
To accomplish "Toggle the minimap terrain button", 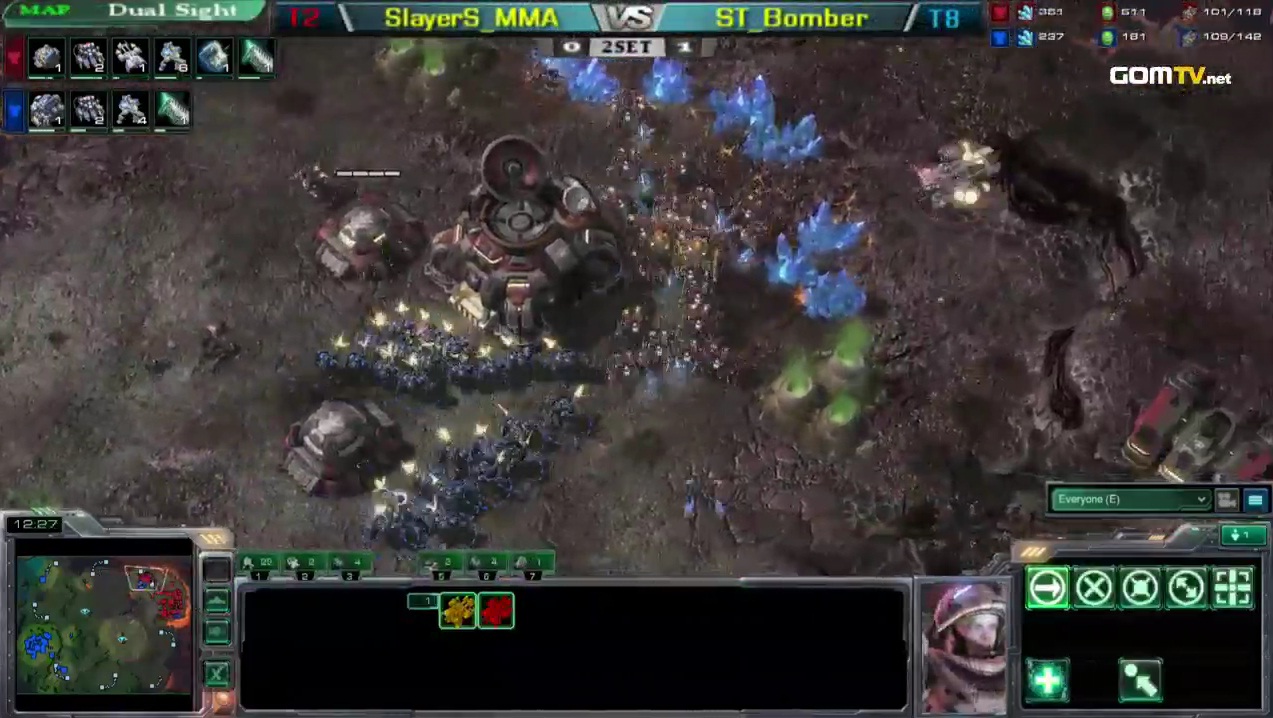I will pos(217,601).
